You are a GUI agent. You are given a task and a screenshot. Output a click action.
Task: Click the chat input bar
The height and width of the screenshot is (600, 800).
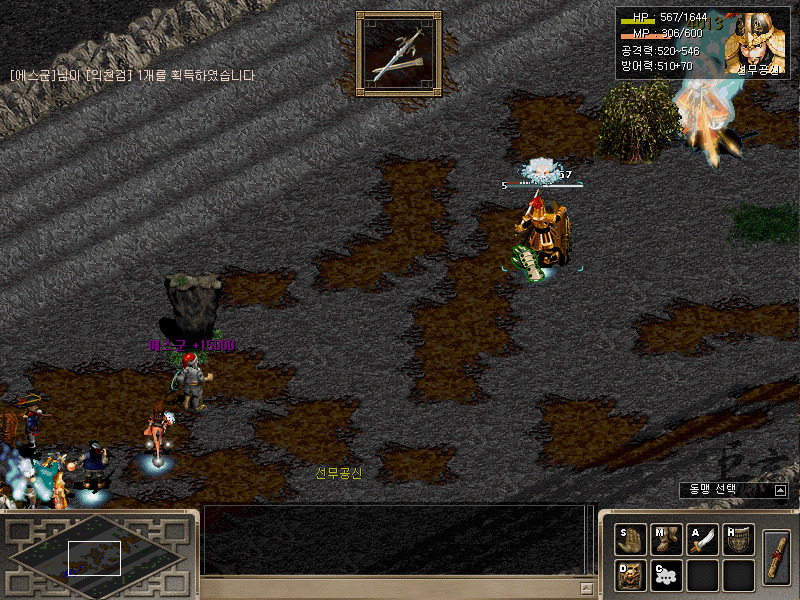(390, 587)
